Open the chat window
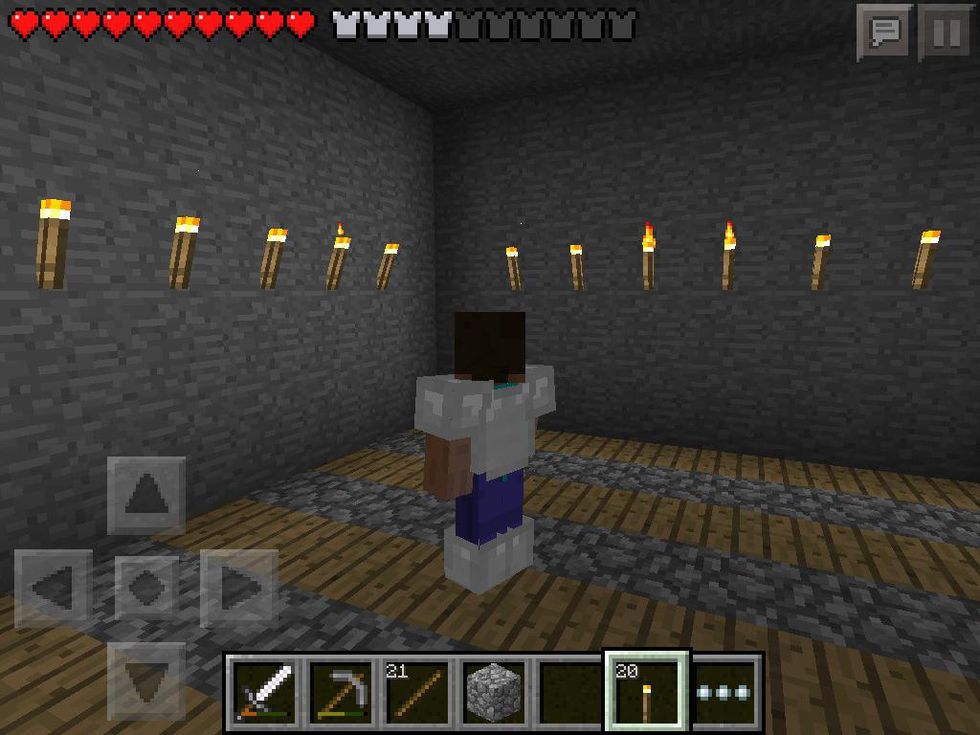 885,32
